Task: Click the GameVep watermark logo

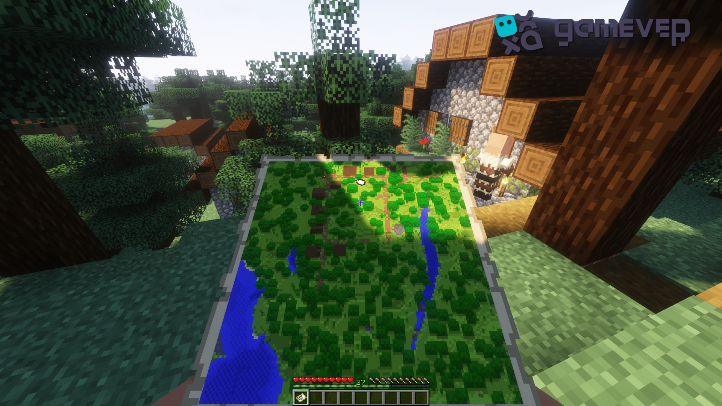Action: [591, 32]
